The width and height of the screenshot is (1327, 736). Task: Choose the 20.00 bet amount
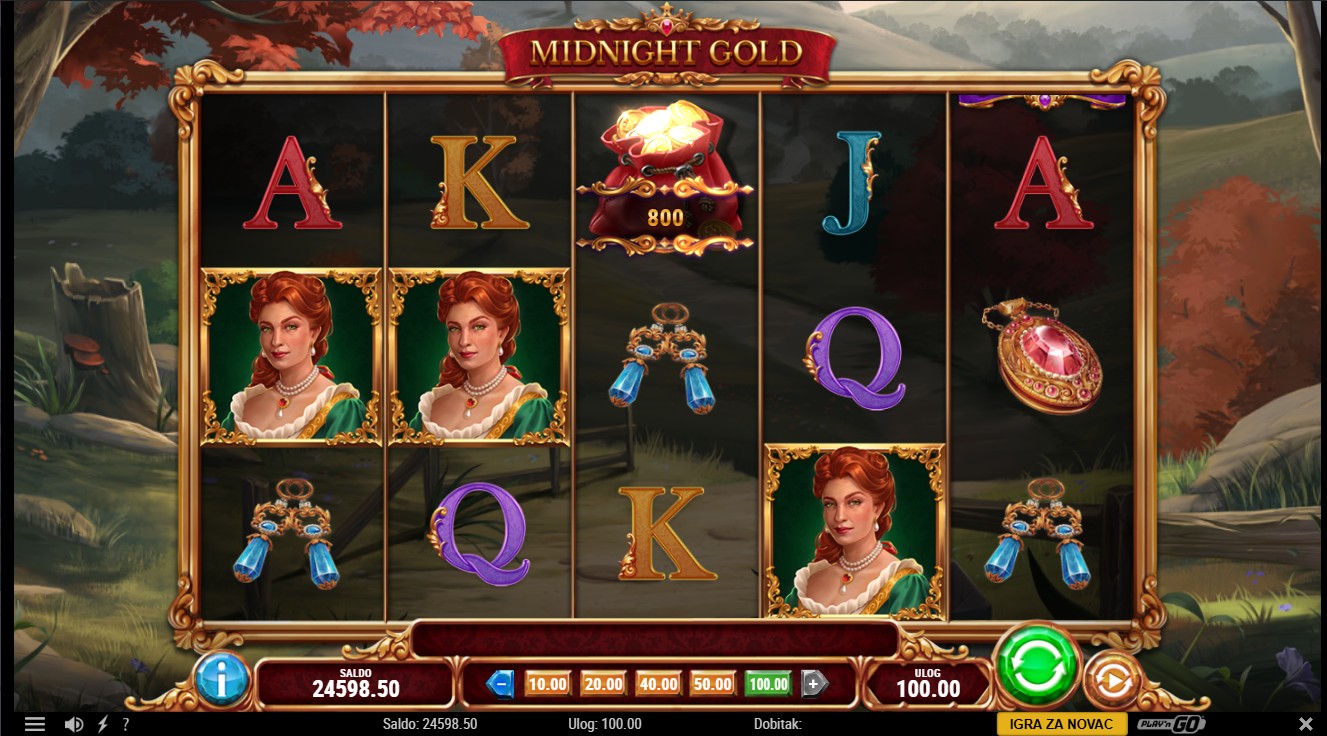603,684
